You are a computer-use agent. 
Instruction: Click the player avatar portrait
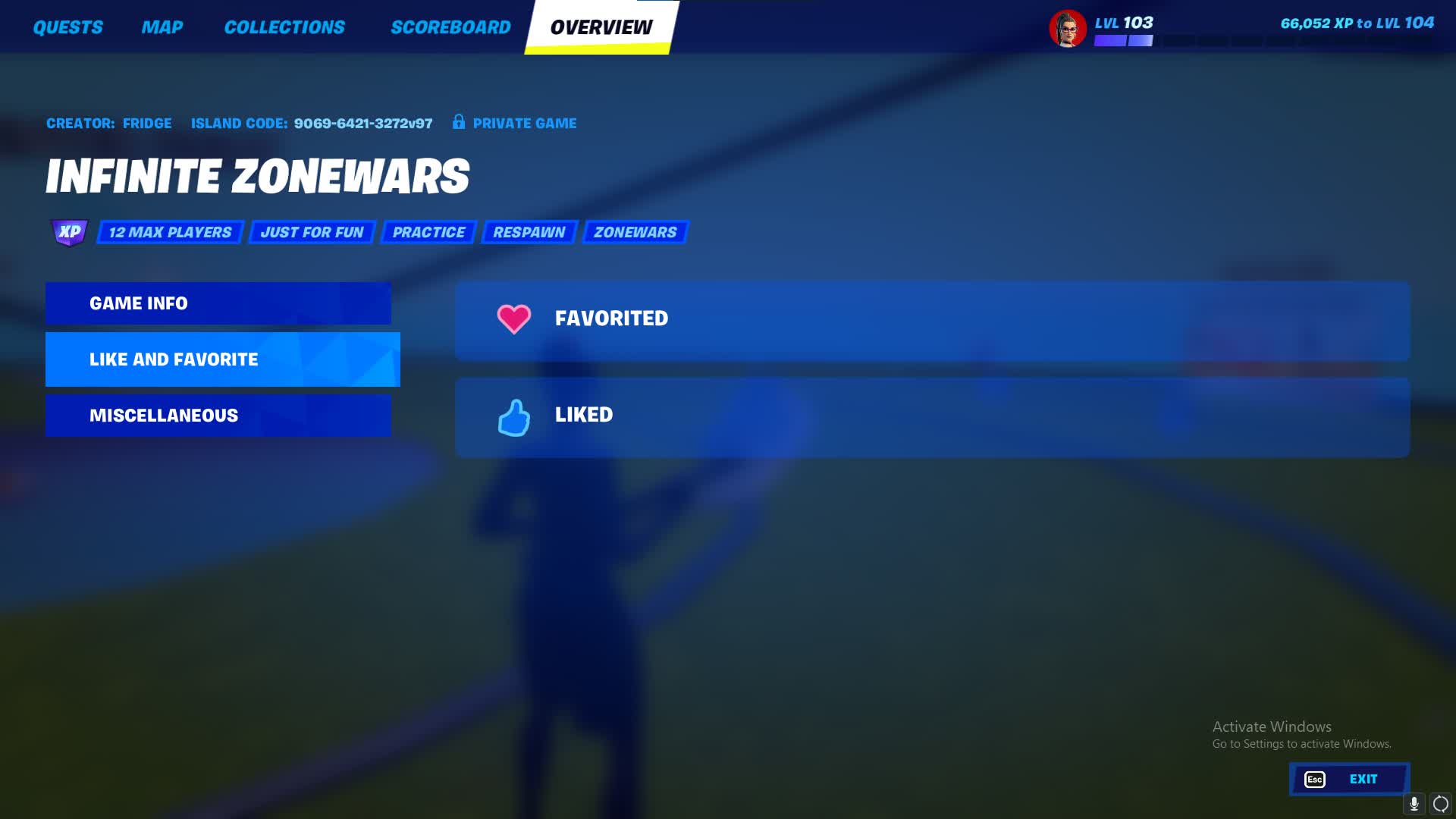[x=1068, y=29]
